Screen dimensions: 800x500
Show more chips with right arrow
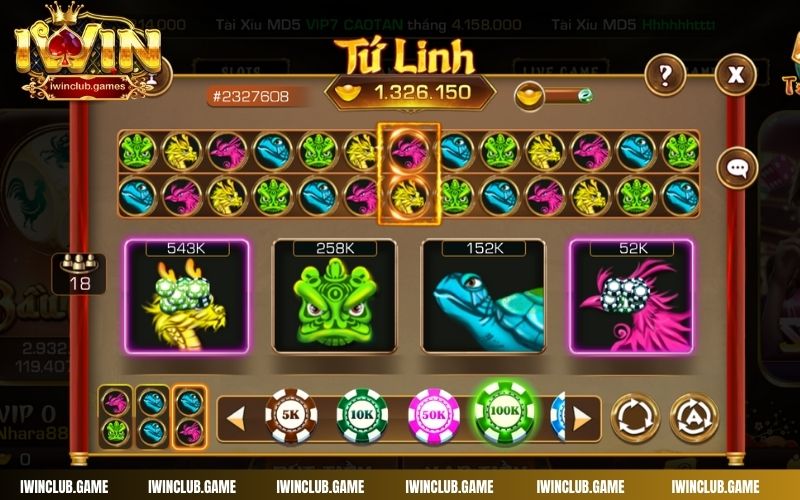click(x=583, y=416)
